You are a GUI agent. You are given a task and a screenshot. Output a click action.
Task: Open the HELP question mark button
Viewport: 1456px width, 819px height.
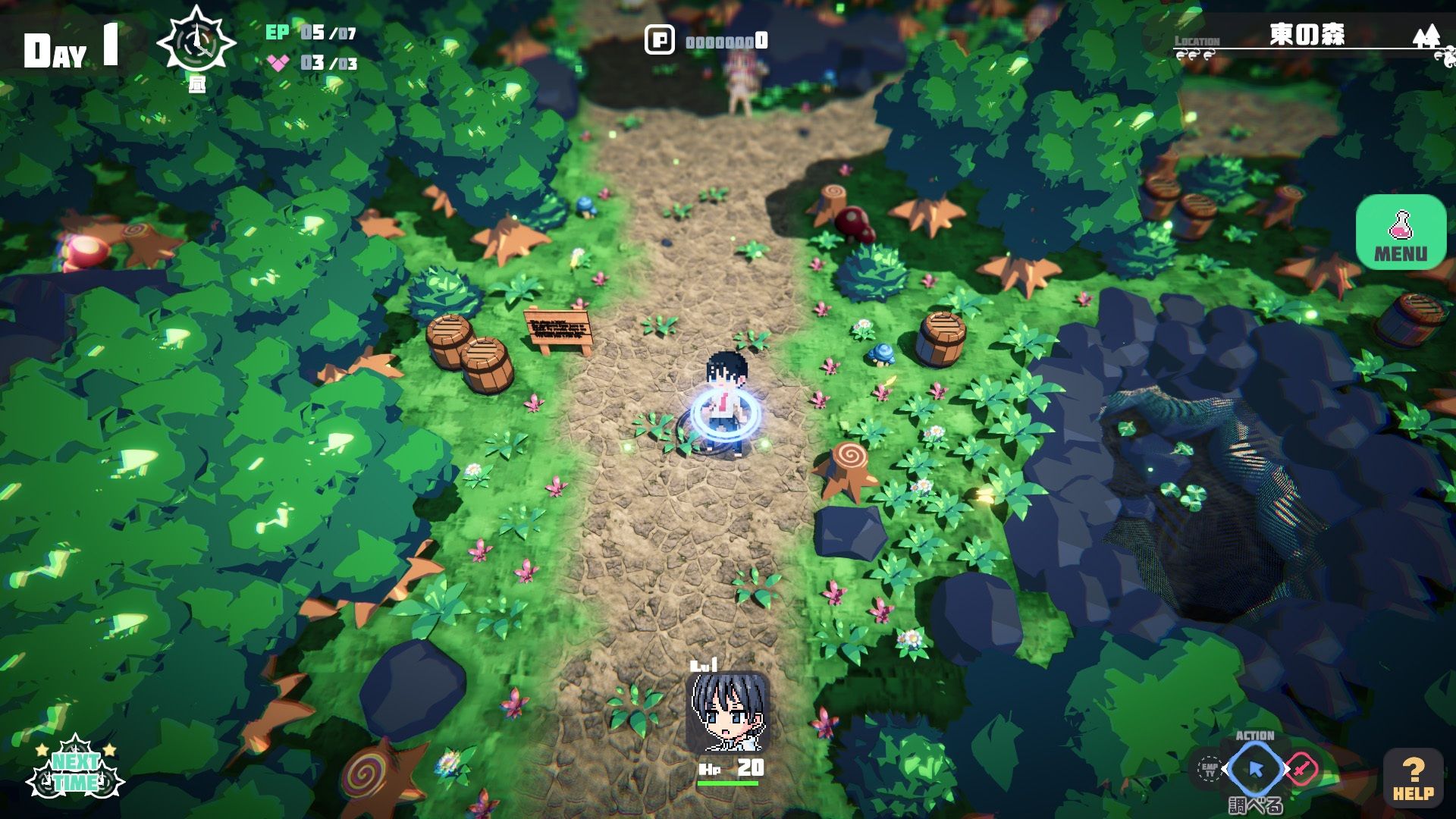click(x=1413, y=778)
